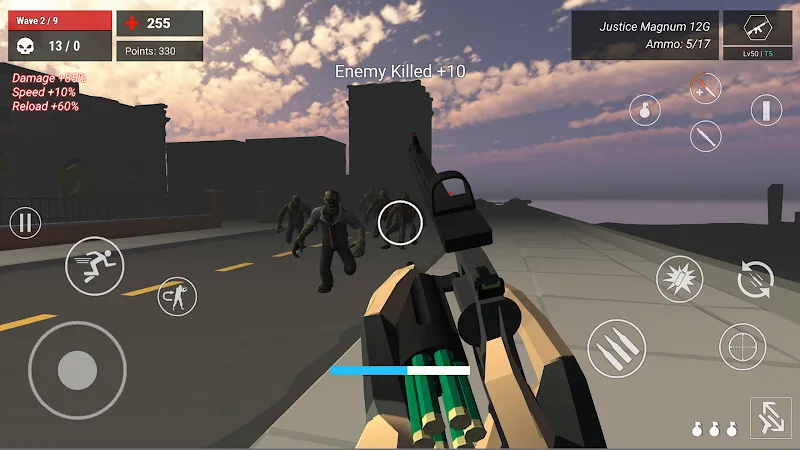Pause the game
This screenshot has height=450, width=800.
[25, 222]
